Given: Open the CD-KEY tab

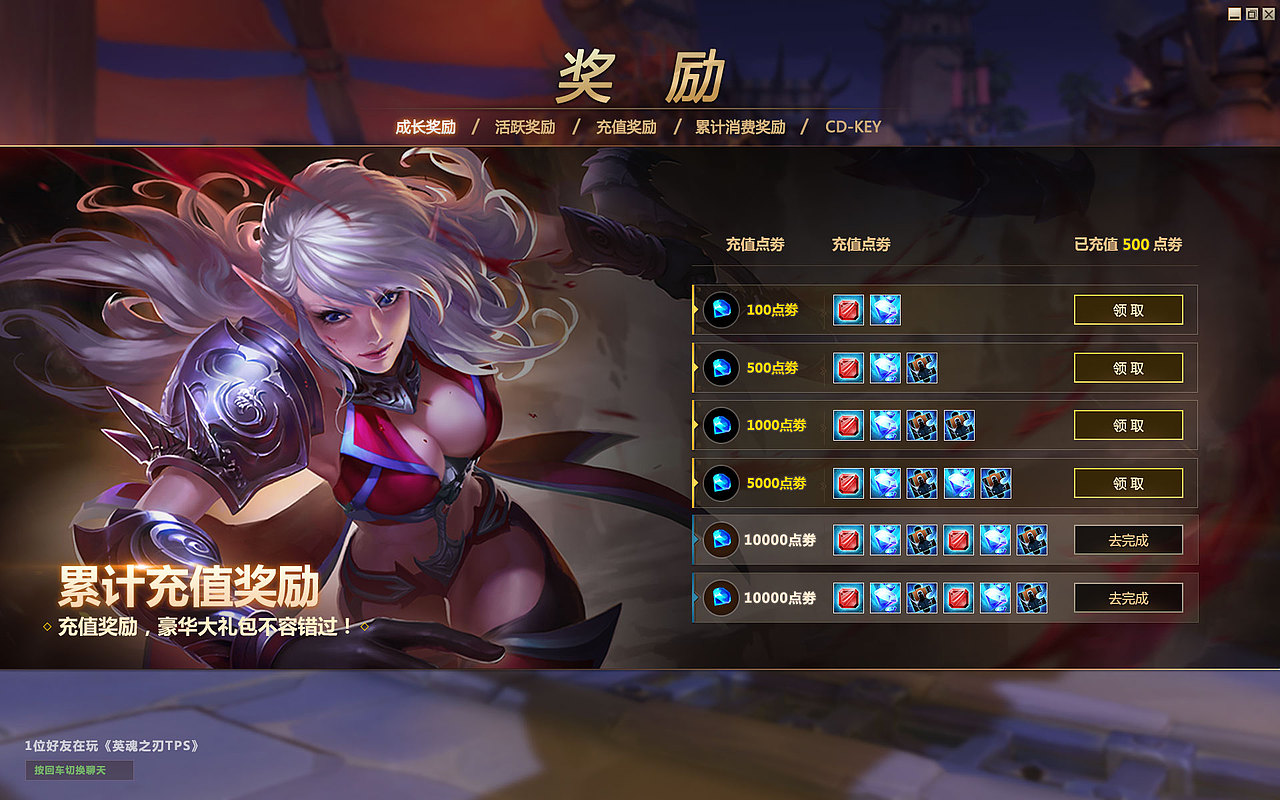Looking at the screenshot, I should tap(851, 127).
